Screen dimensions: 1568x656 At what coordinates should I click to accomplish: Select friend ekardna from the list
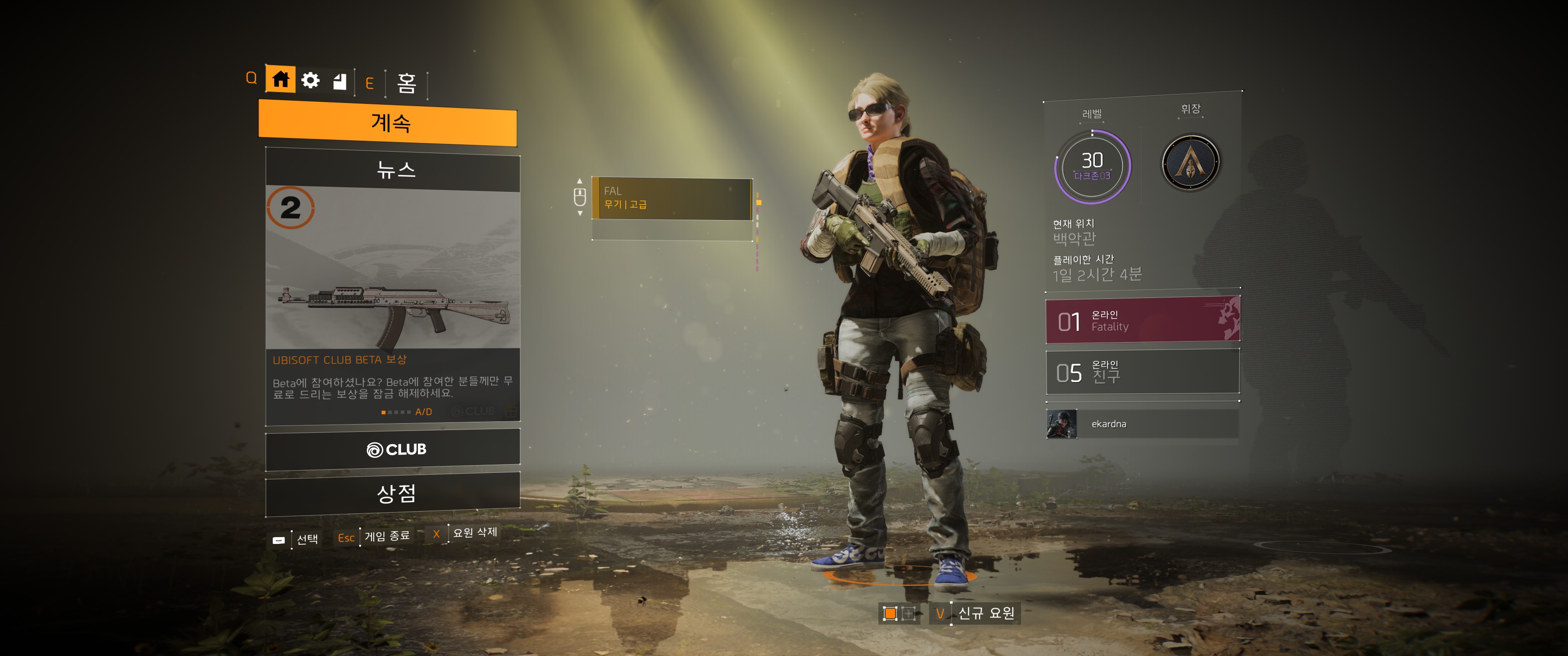[1143, 424]
